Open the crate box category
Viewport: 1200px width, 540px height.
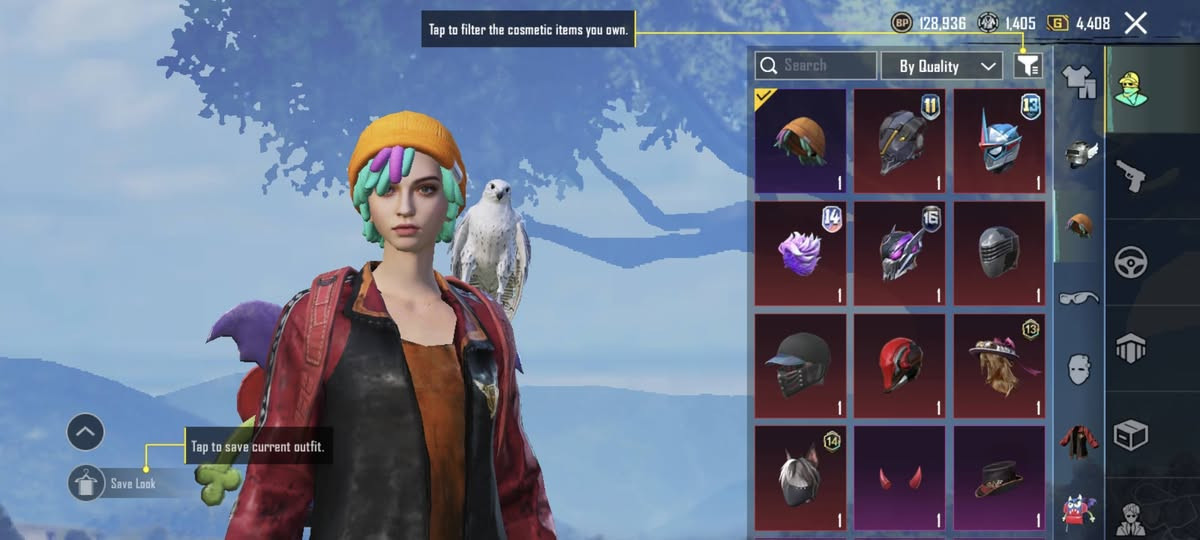[1130, 435]
